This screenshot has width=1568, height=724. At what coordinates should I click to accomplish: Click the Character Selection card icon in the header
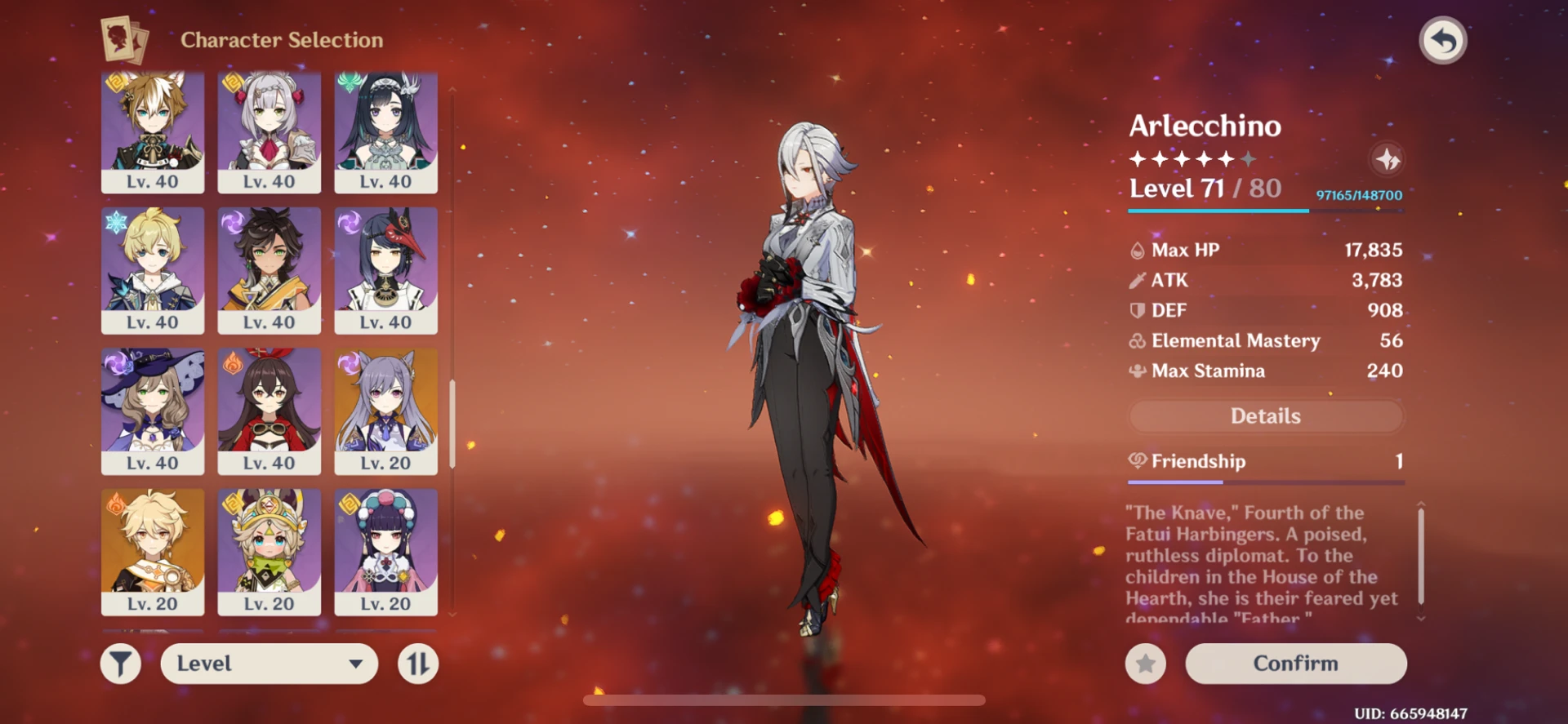pyautogui.click(x=121, y=39)
